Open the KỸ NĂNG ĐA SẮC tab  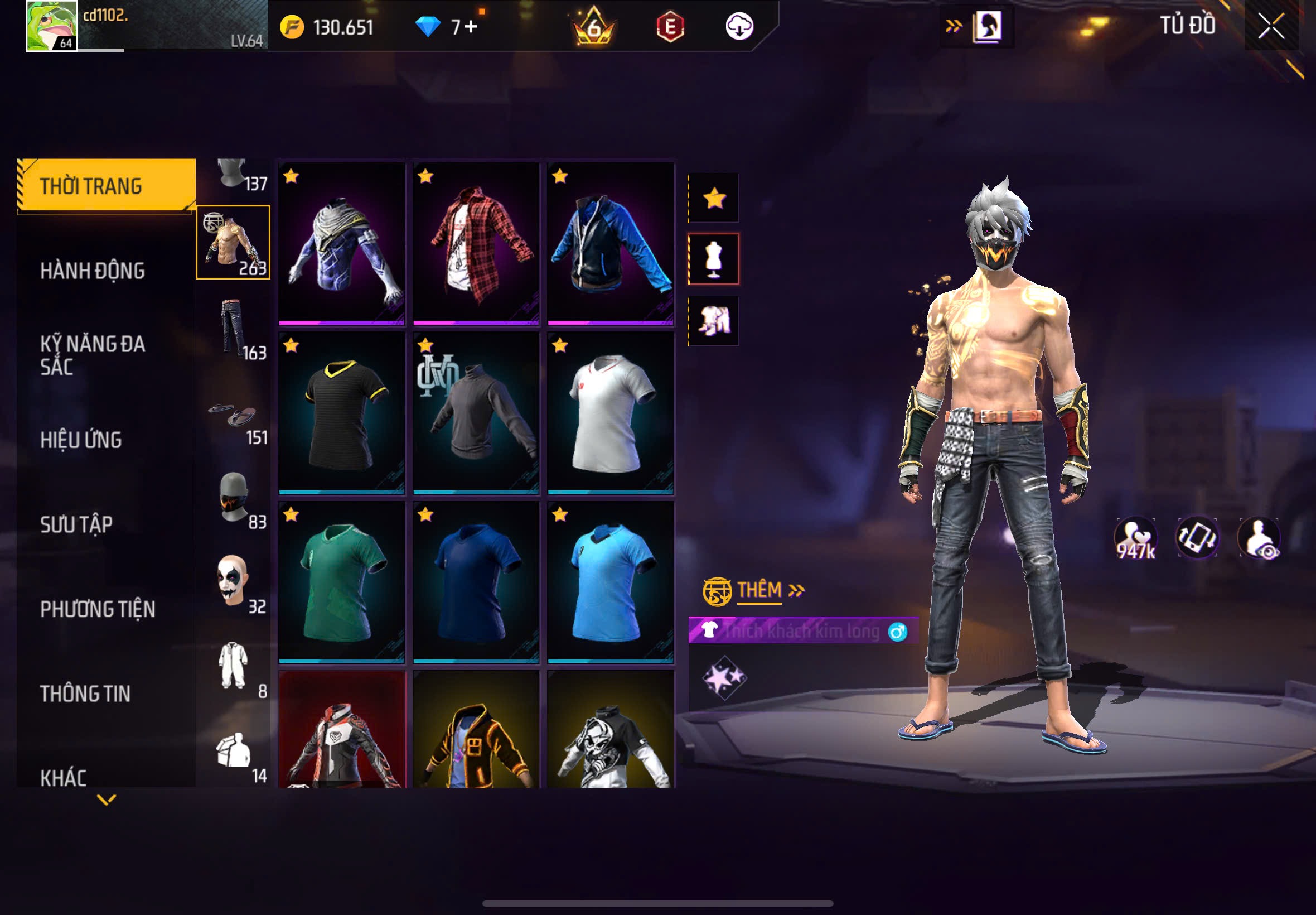tap(92, 355)
